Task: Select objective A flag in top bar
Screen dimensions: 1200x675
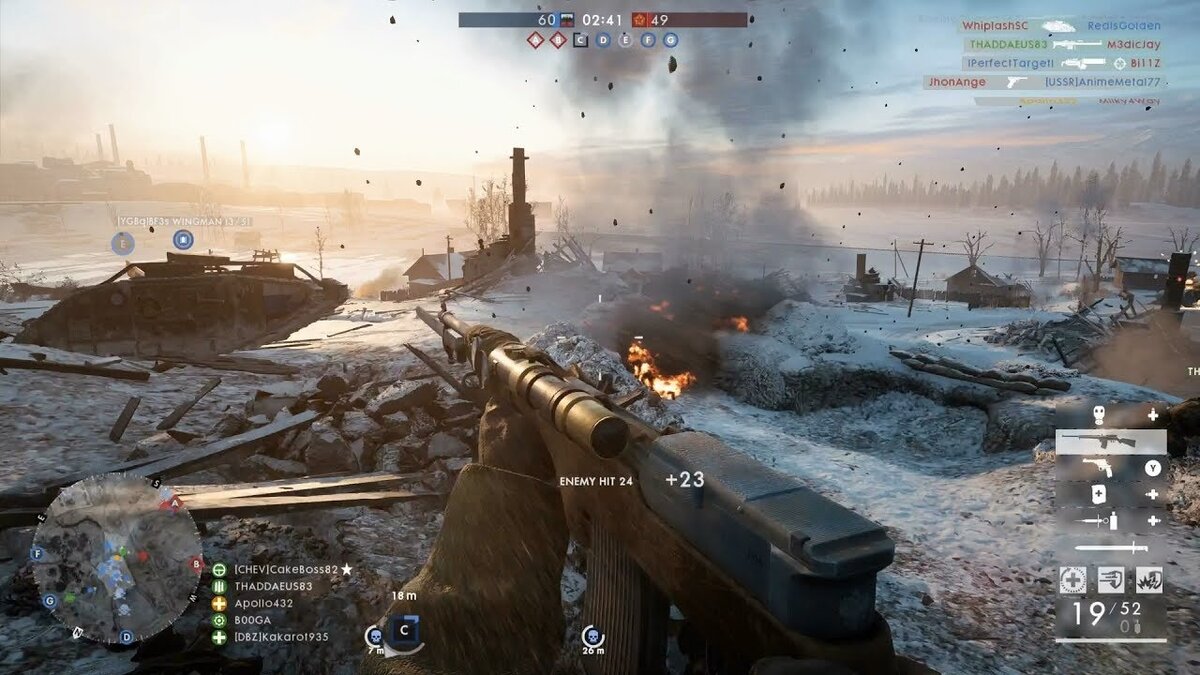Action: (535, 40)
